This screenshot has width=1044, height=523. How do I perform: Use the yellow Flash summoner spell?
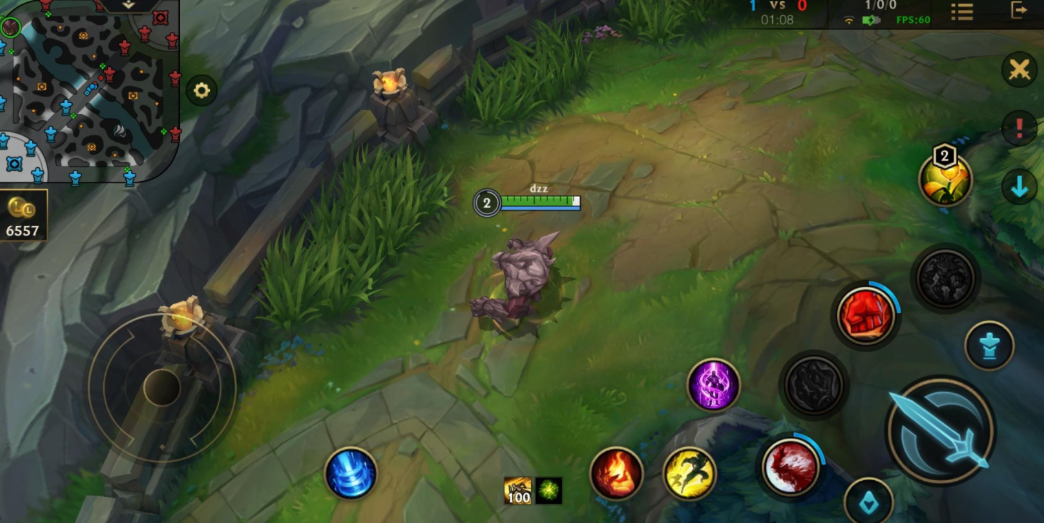click(x=690, y=473)
